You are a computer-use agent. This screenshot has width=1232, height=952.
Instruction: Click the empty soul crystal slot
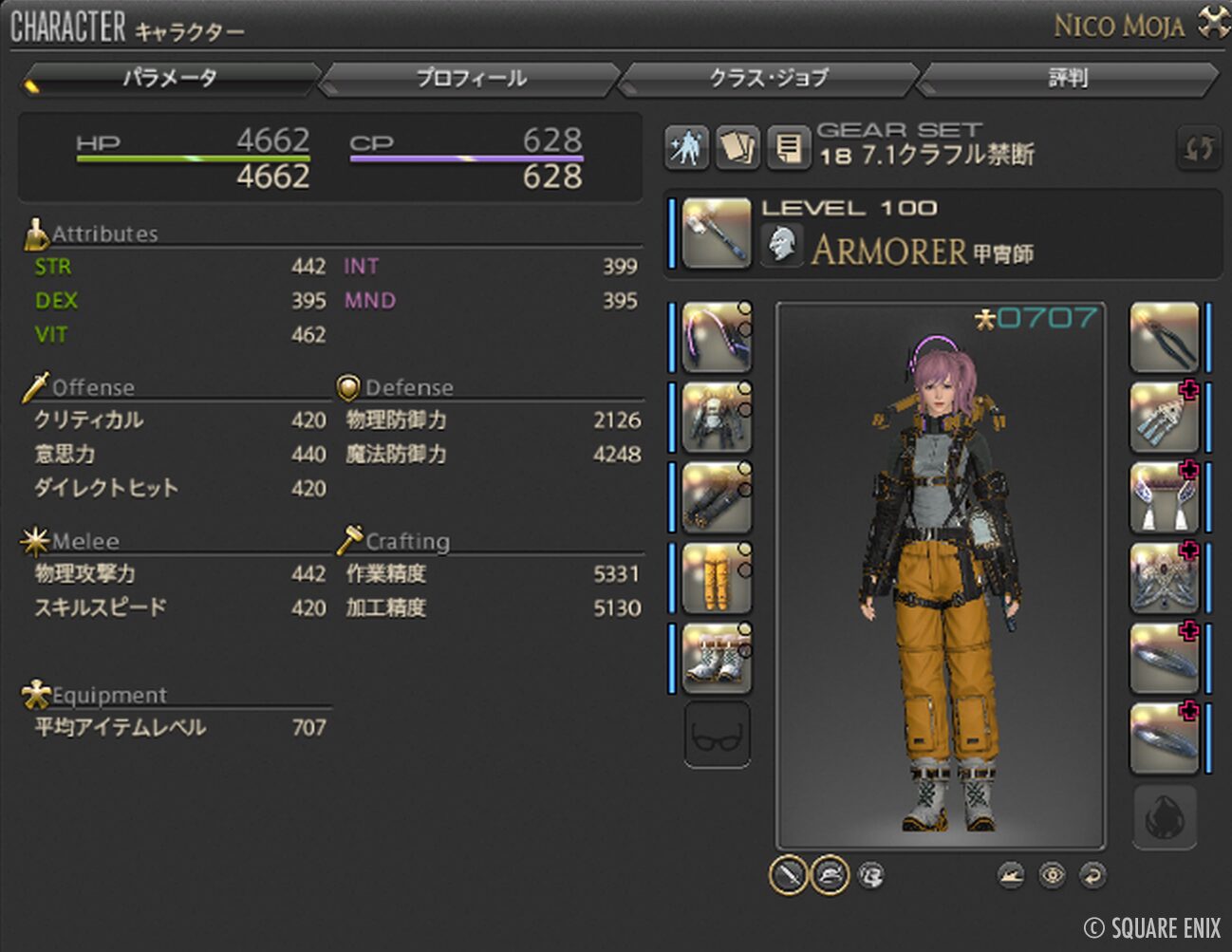1164,816
